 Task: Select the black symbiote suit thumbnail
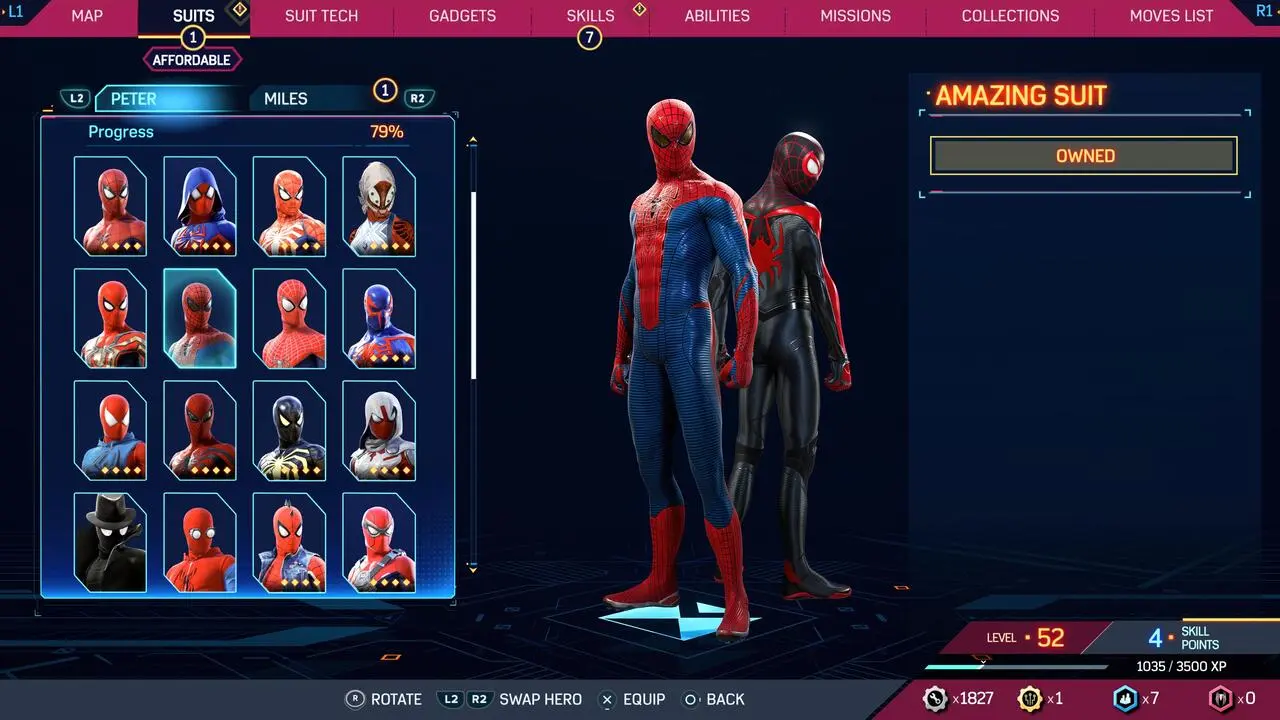[289, 430]
